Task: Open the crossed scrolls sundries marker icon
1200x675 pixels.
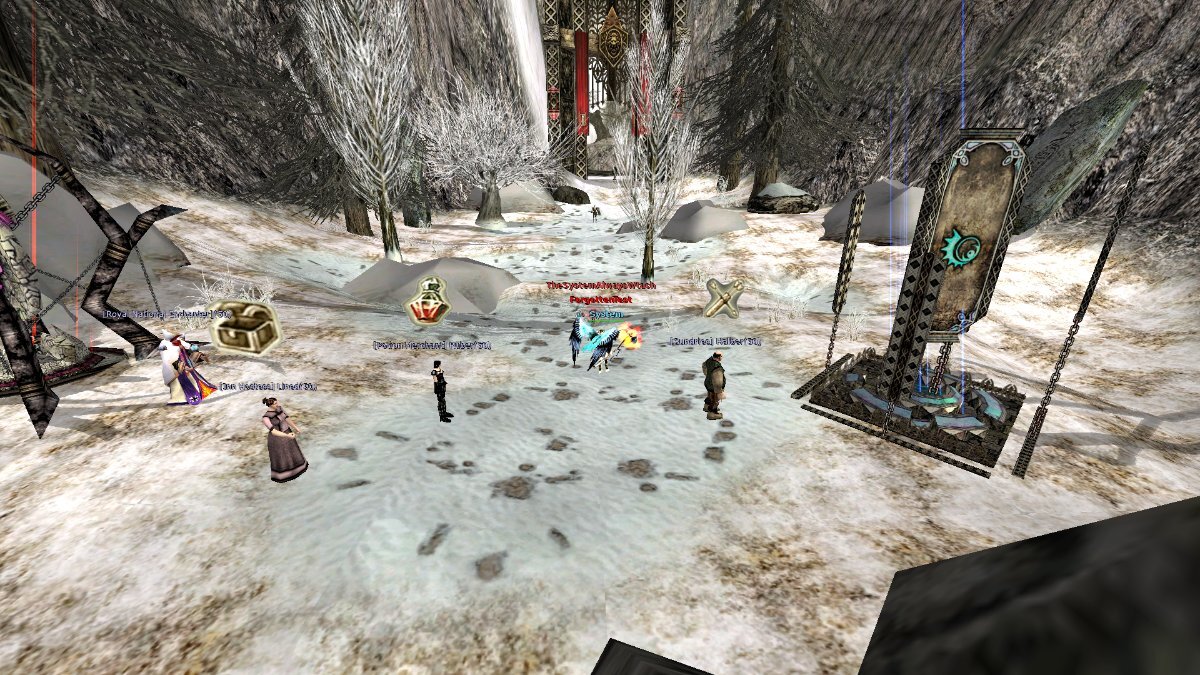Action: point(724,298)
